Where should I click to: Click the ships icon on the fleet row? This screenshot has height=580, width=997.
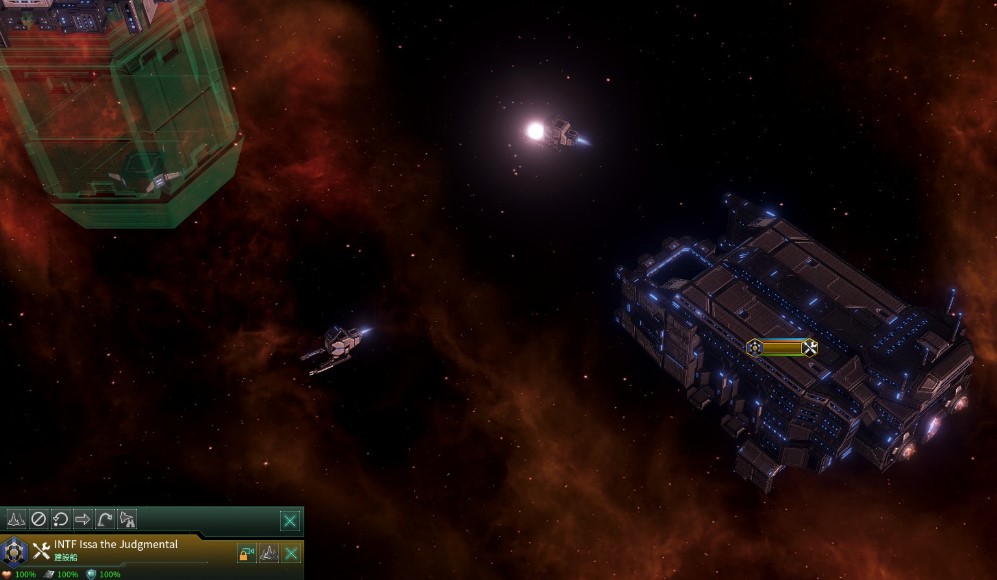[268, 552]
